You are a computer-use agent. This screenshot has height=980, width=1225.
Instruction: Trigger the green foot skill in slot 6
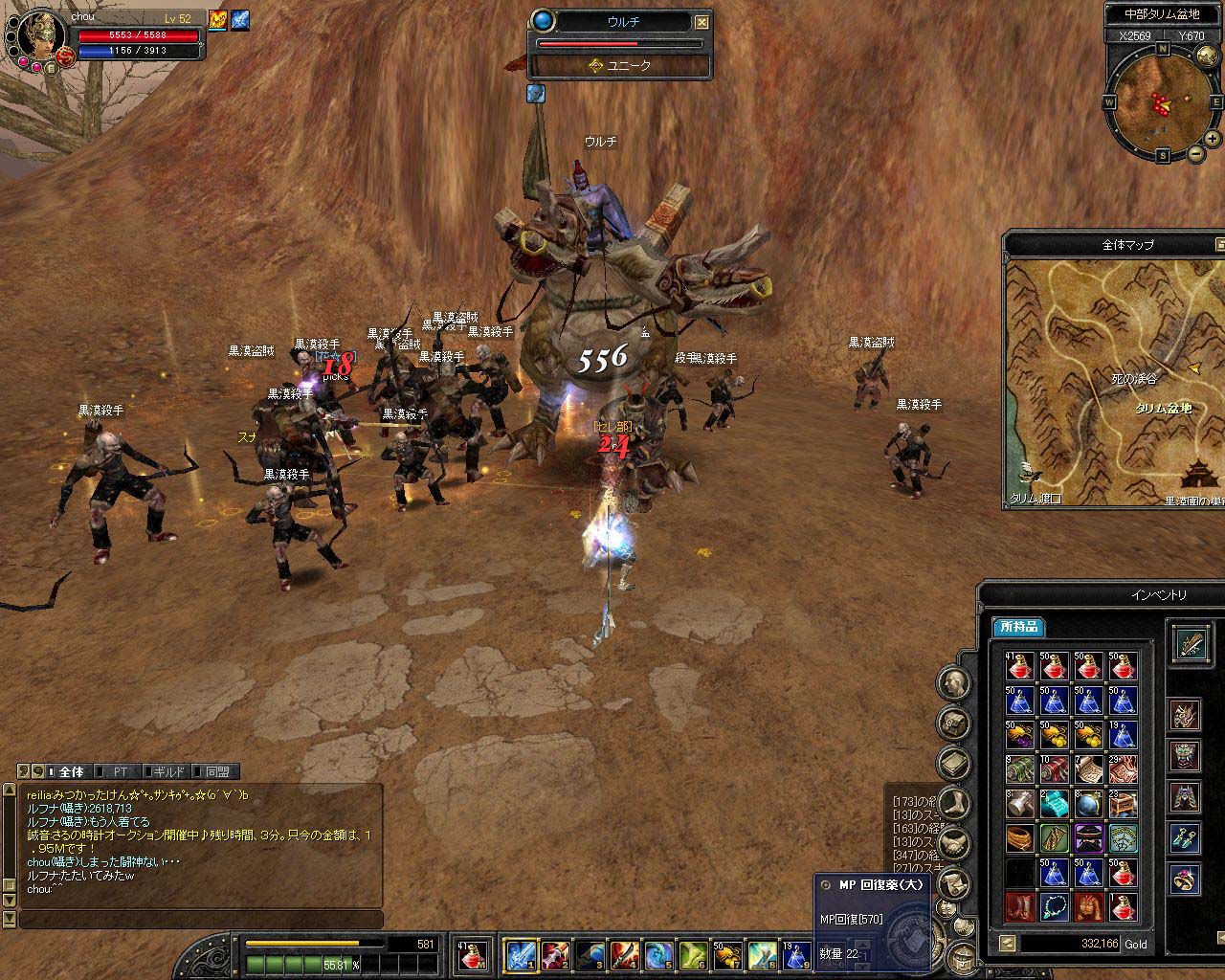coord(693,954)
